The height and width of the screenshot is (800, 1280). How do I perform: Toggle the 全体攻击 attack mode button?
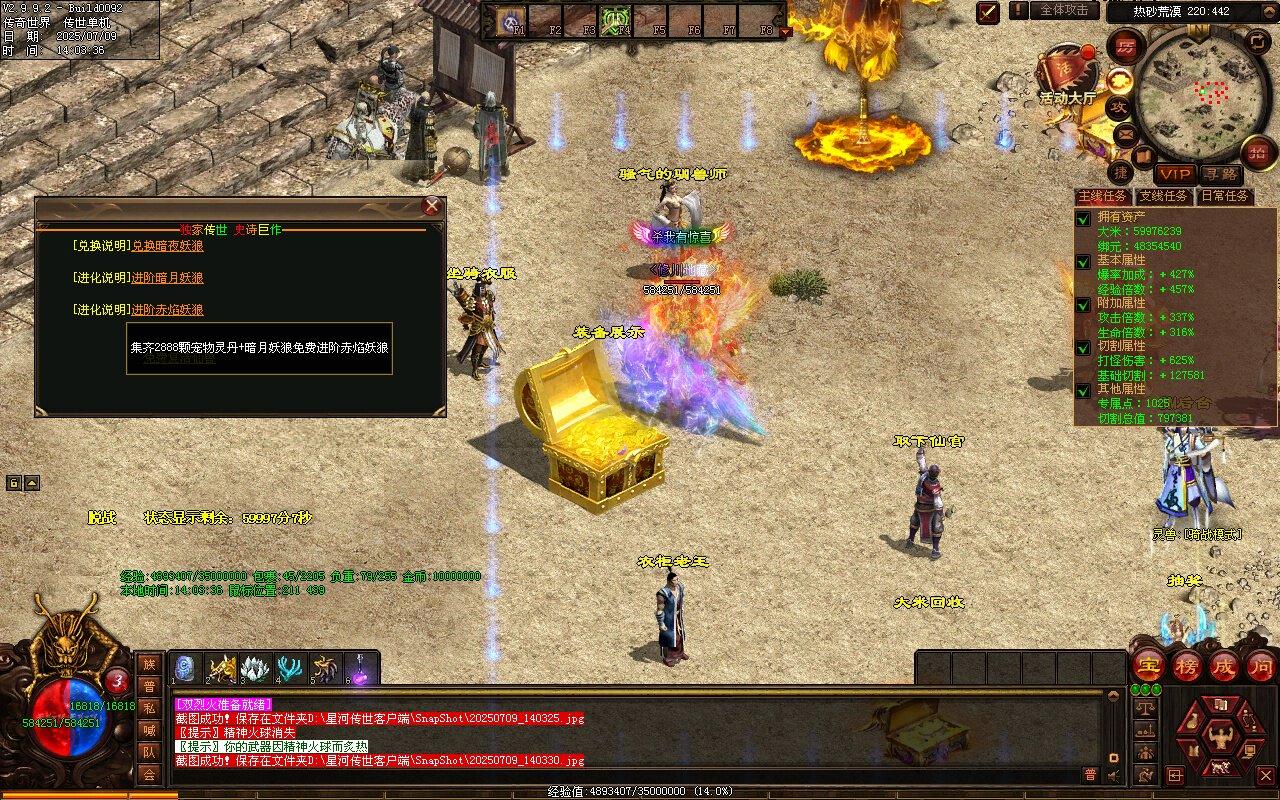coord(1064,10)
